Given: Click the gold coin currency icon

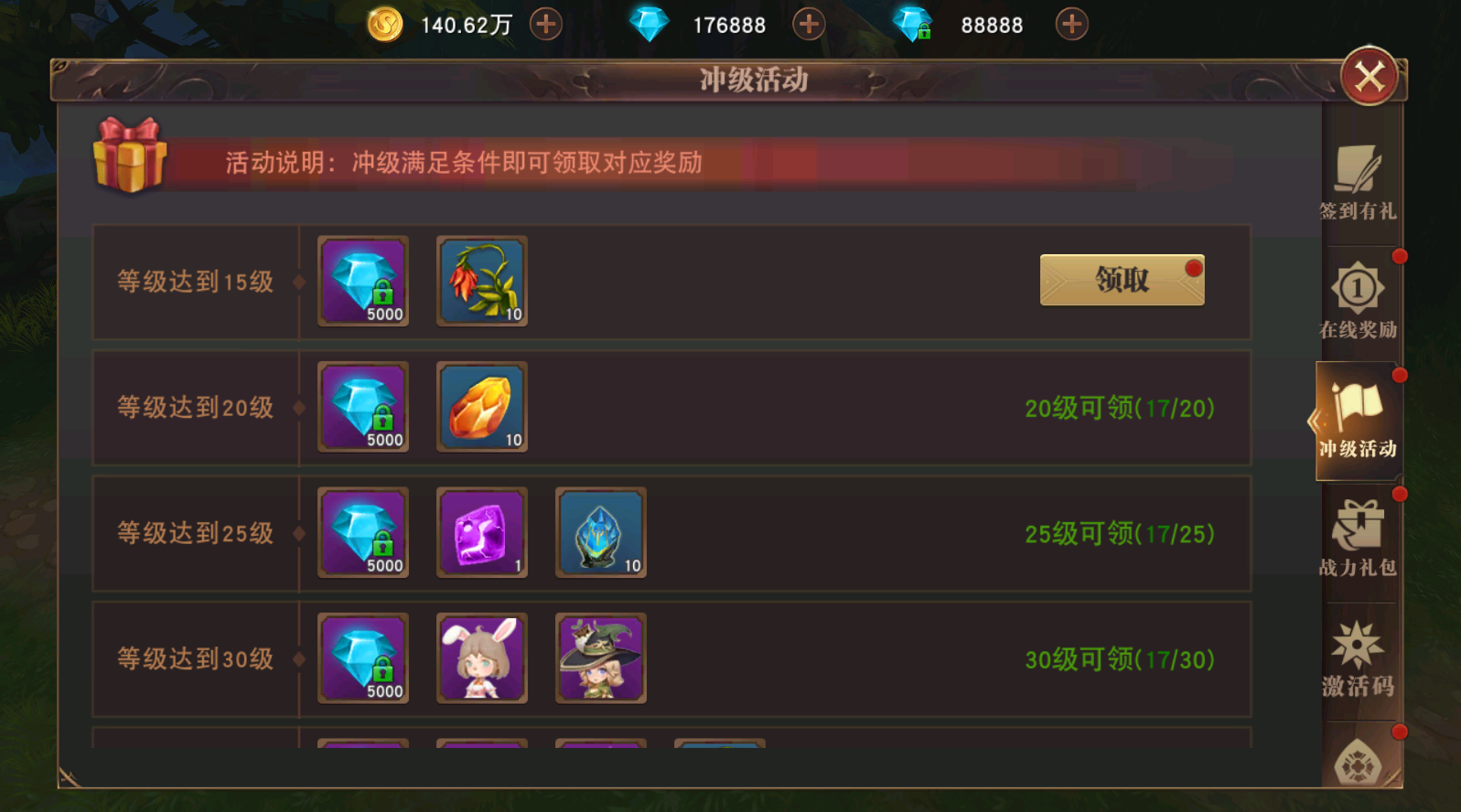Looking at the screenshot, I should click(385, 24).
